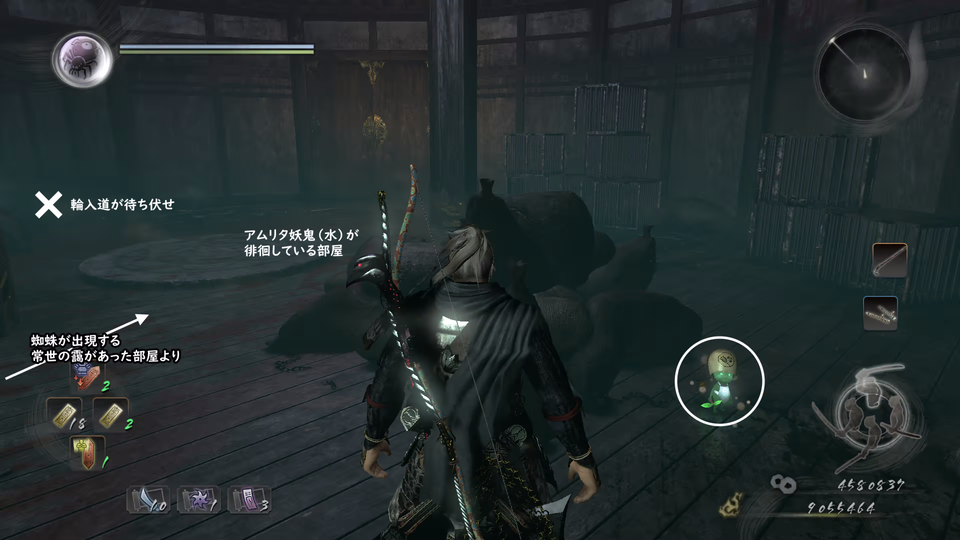
Task: Switch to the blue-bordered paired weapon slot
Action: [880, 313]
